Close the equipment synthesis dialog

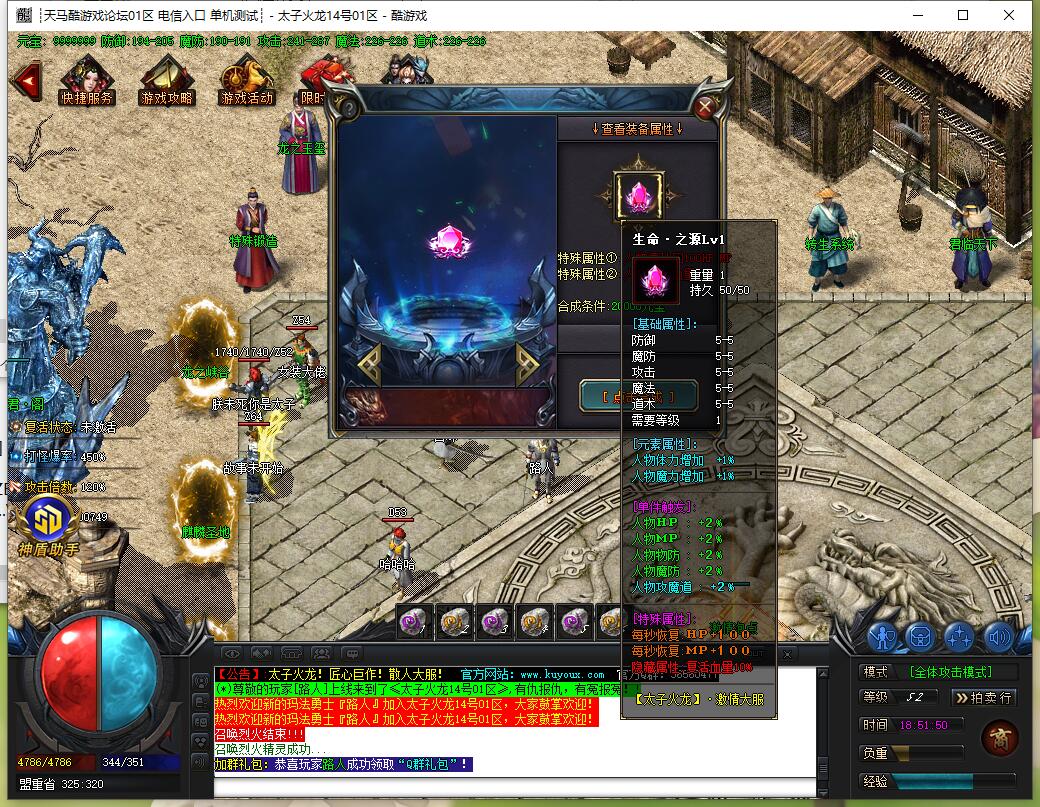click(706, 107)
